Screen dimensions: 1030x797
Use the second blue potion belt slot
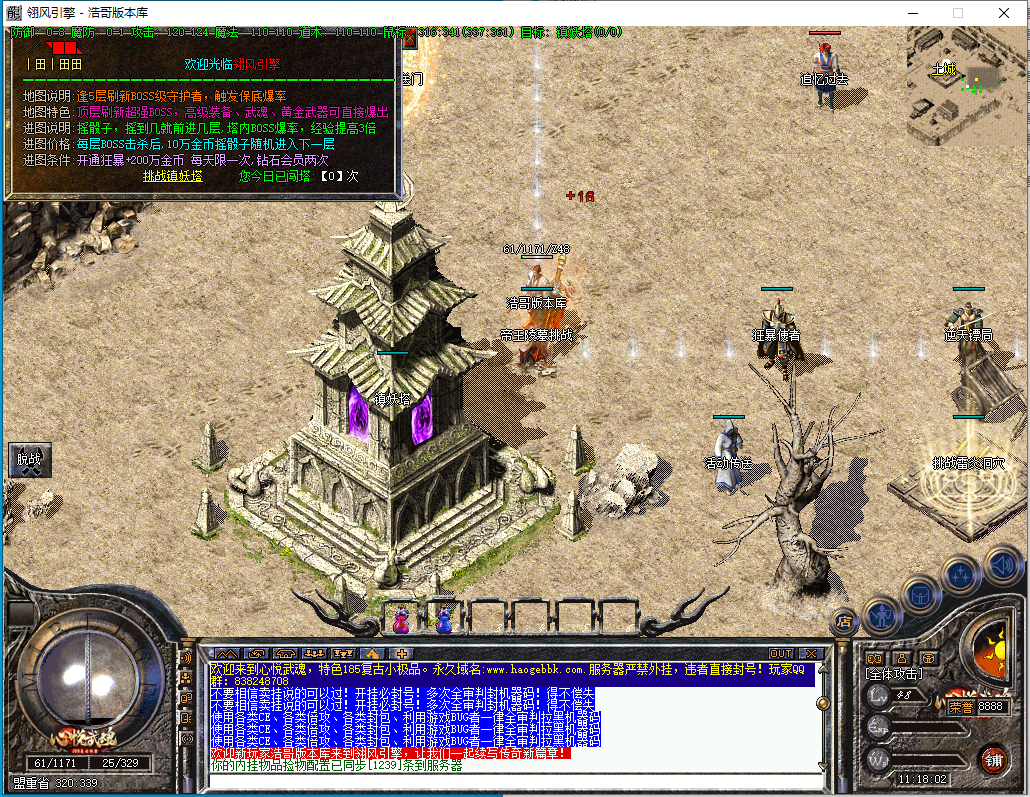[443, 620]
